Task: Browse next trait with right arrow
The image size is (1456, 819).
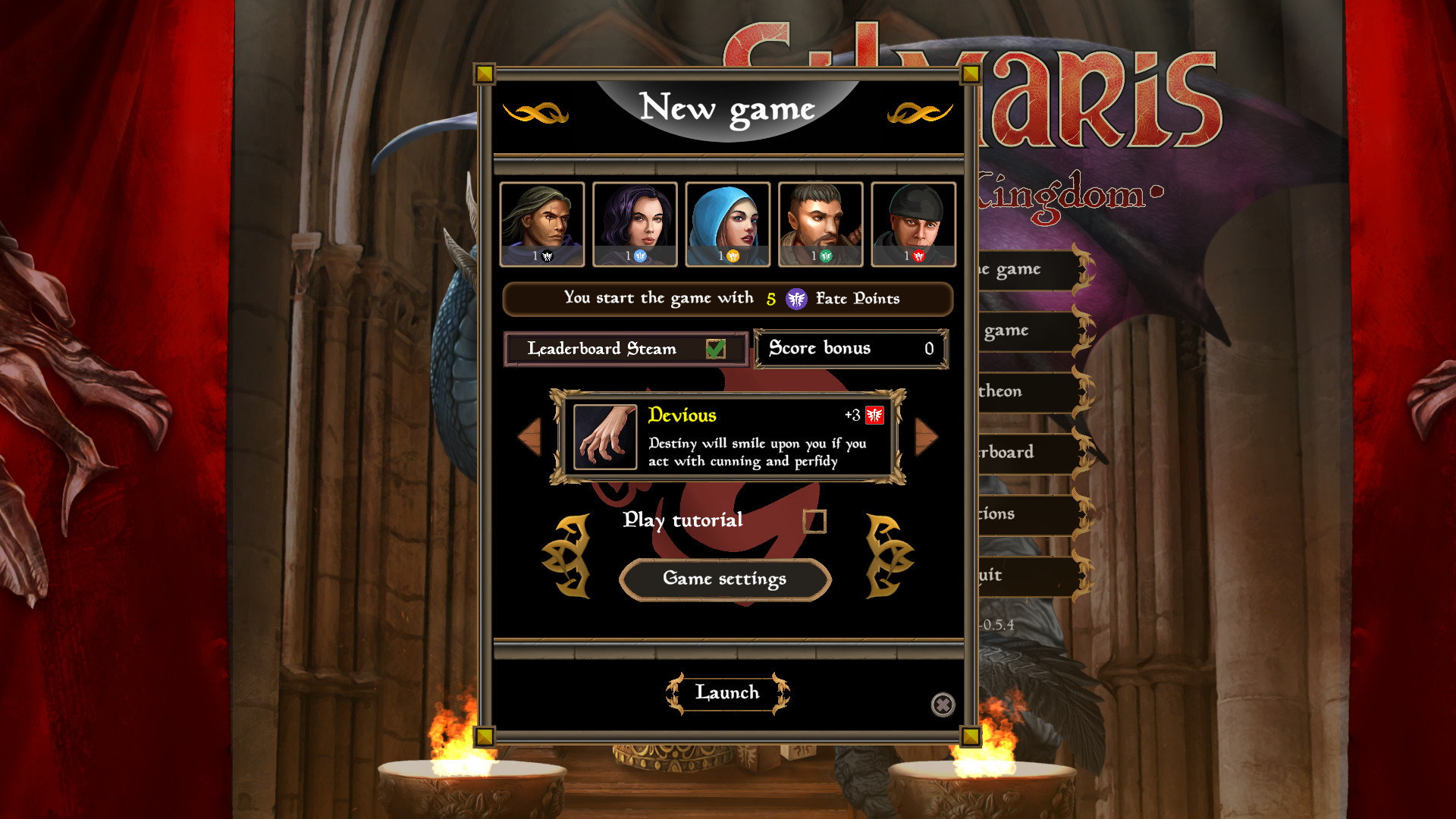Action: point(926,438)
